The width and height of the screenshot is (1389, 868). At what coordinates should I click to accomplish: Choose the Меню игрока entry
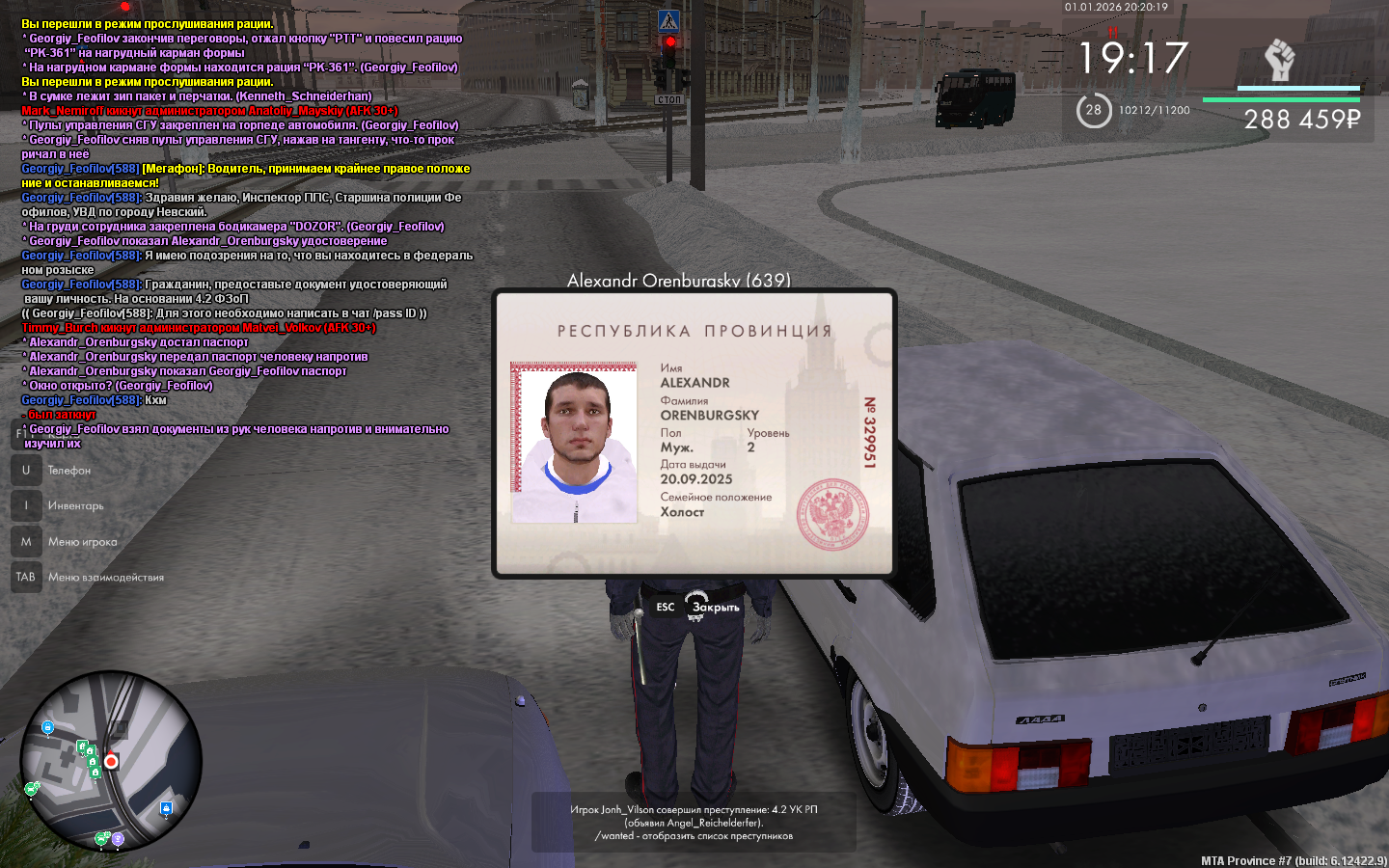click(82, 542)
